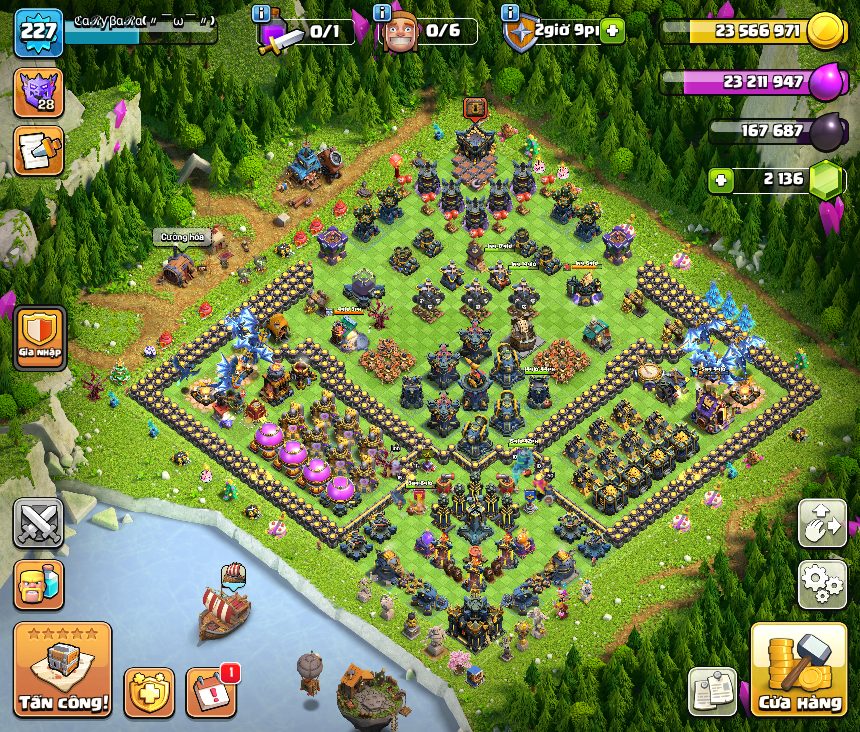
Task: View the level 227 player profile badge
Action: pos(38,33)
